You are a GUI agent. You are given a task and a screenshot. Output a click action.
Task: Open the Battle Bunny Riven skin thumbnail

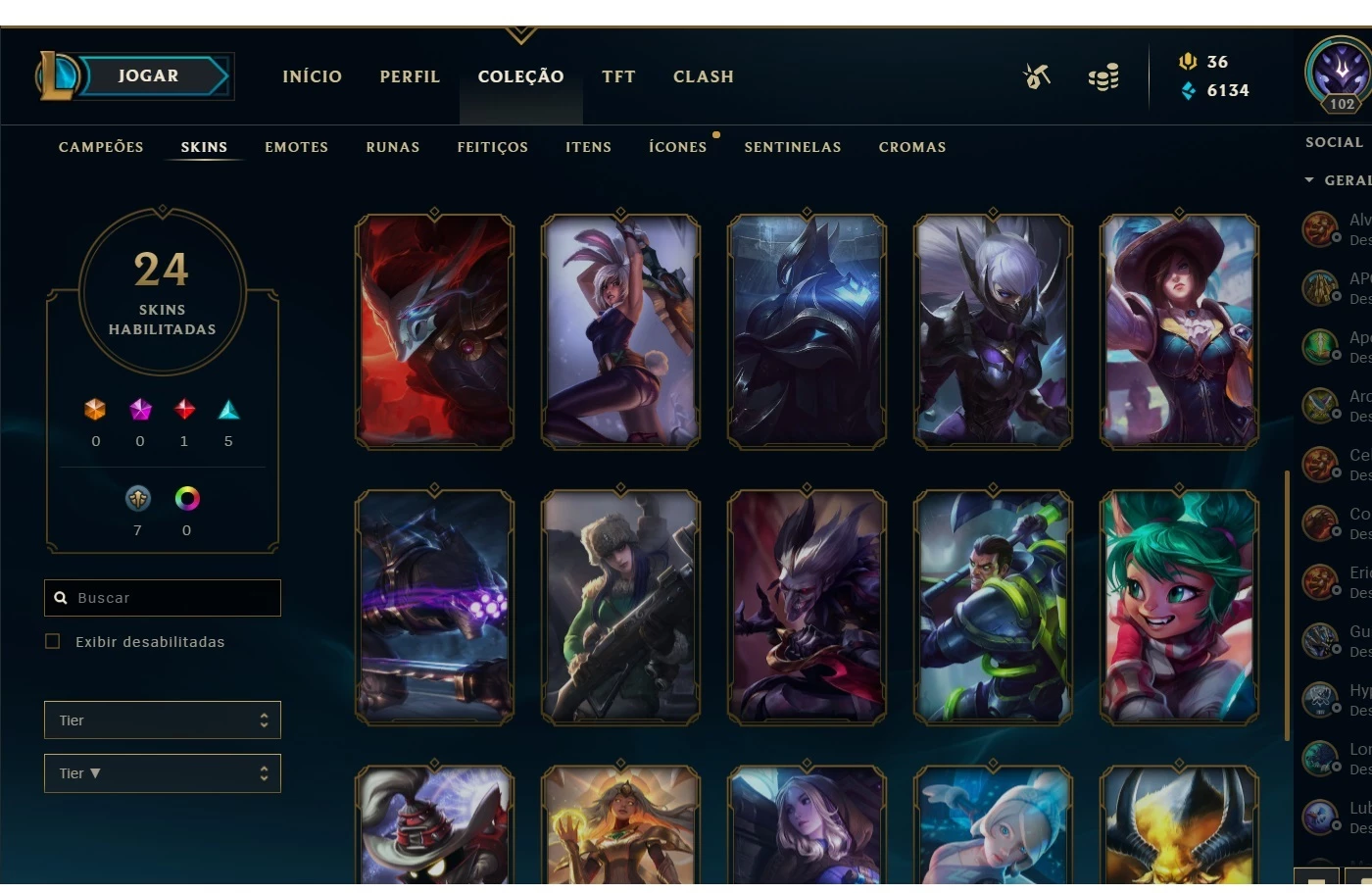620,331
